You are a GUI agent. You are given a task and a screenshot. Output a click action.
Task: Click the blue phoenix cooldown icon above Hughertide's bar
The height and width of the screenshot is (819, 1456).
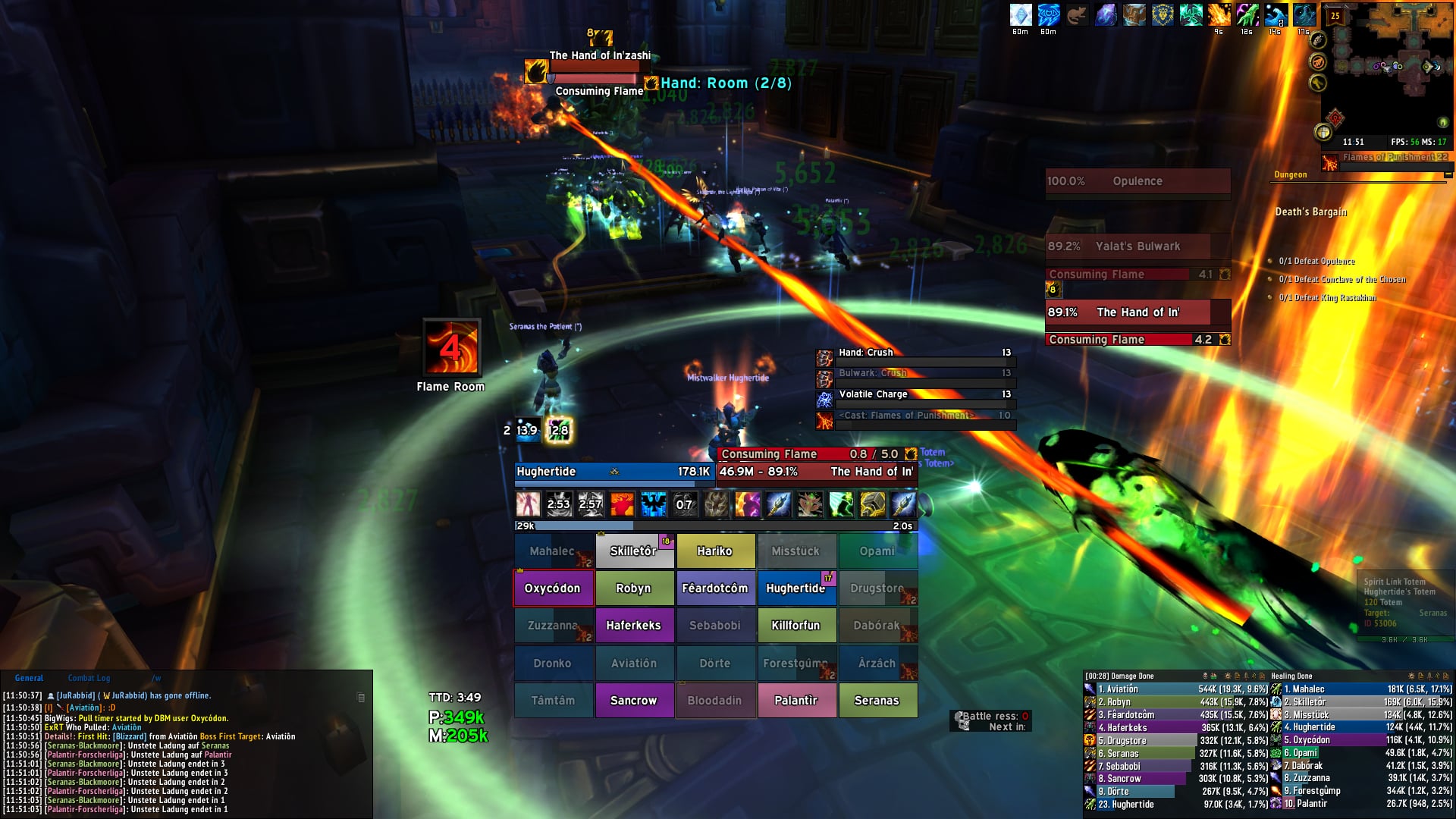pyautogui.click(x=654, y=503)
